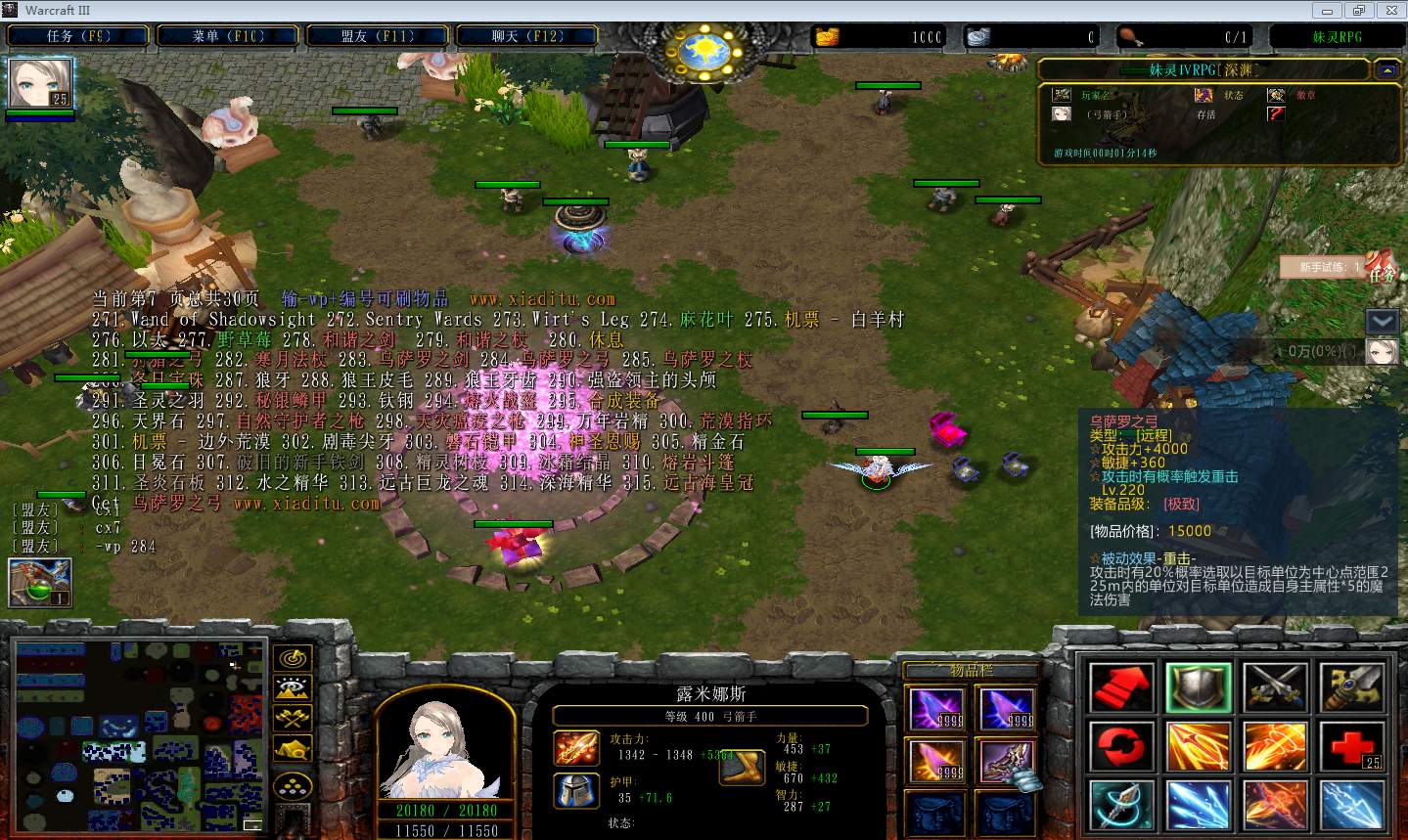Expand the down arrow below the ally panel
Image resolution: width=1408 pixels, height=840 pixels.
click(1382, 320)
